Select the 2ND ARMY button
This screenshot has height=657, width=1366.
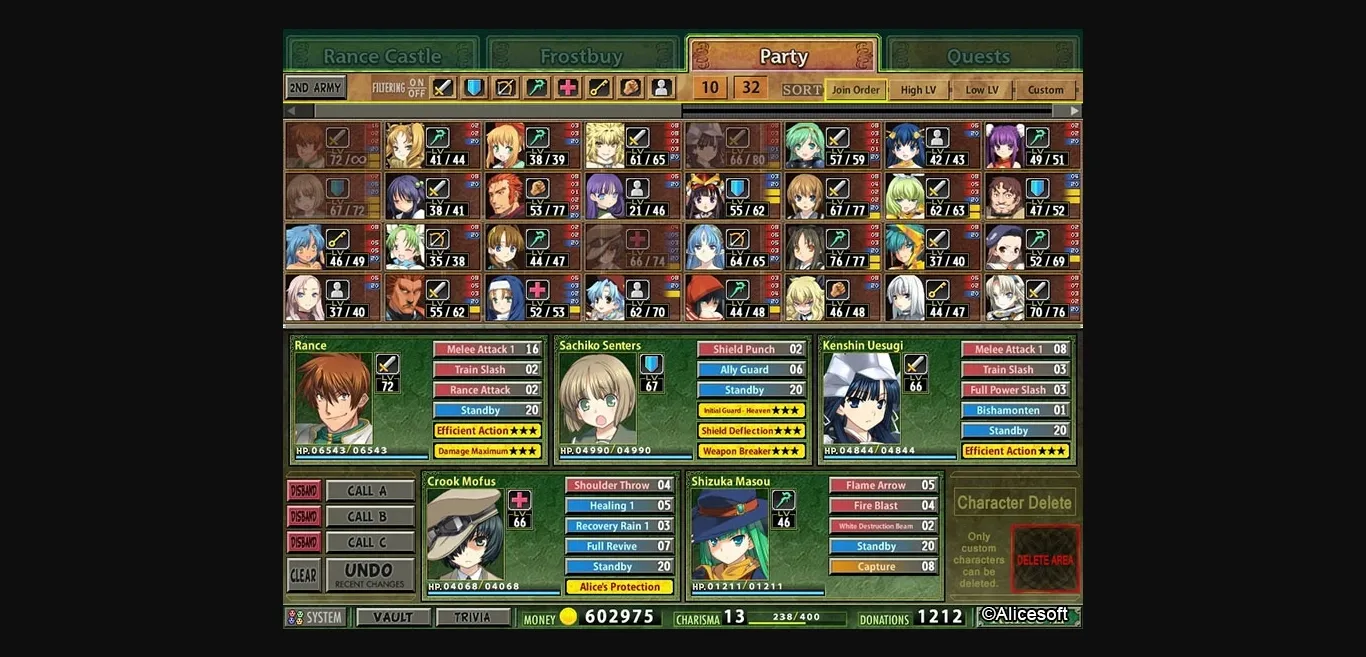click(315, 88)
